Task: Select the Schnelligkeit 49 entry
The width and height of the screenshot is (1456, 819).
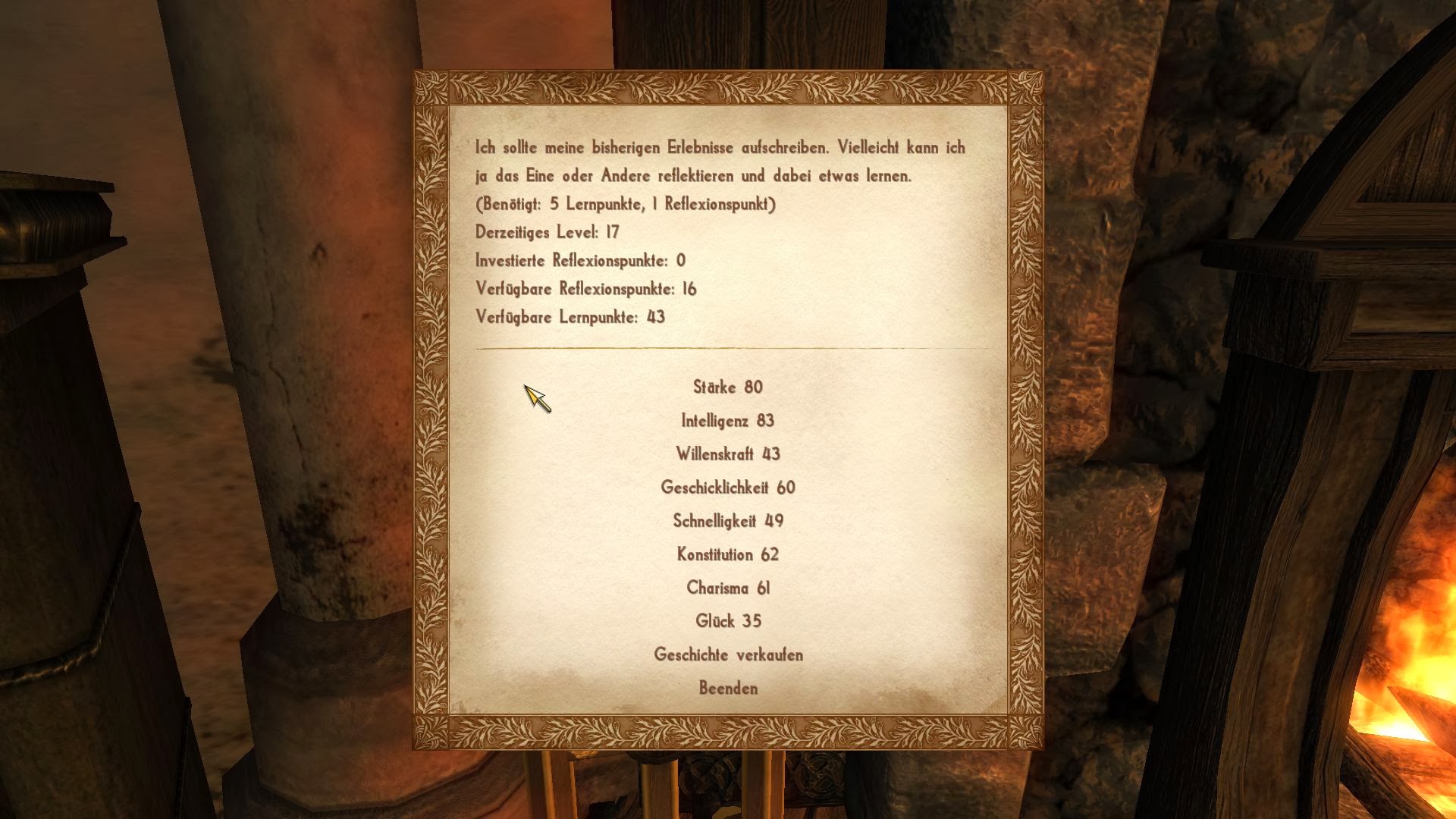Action: pos(727,521)
